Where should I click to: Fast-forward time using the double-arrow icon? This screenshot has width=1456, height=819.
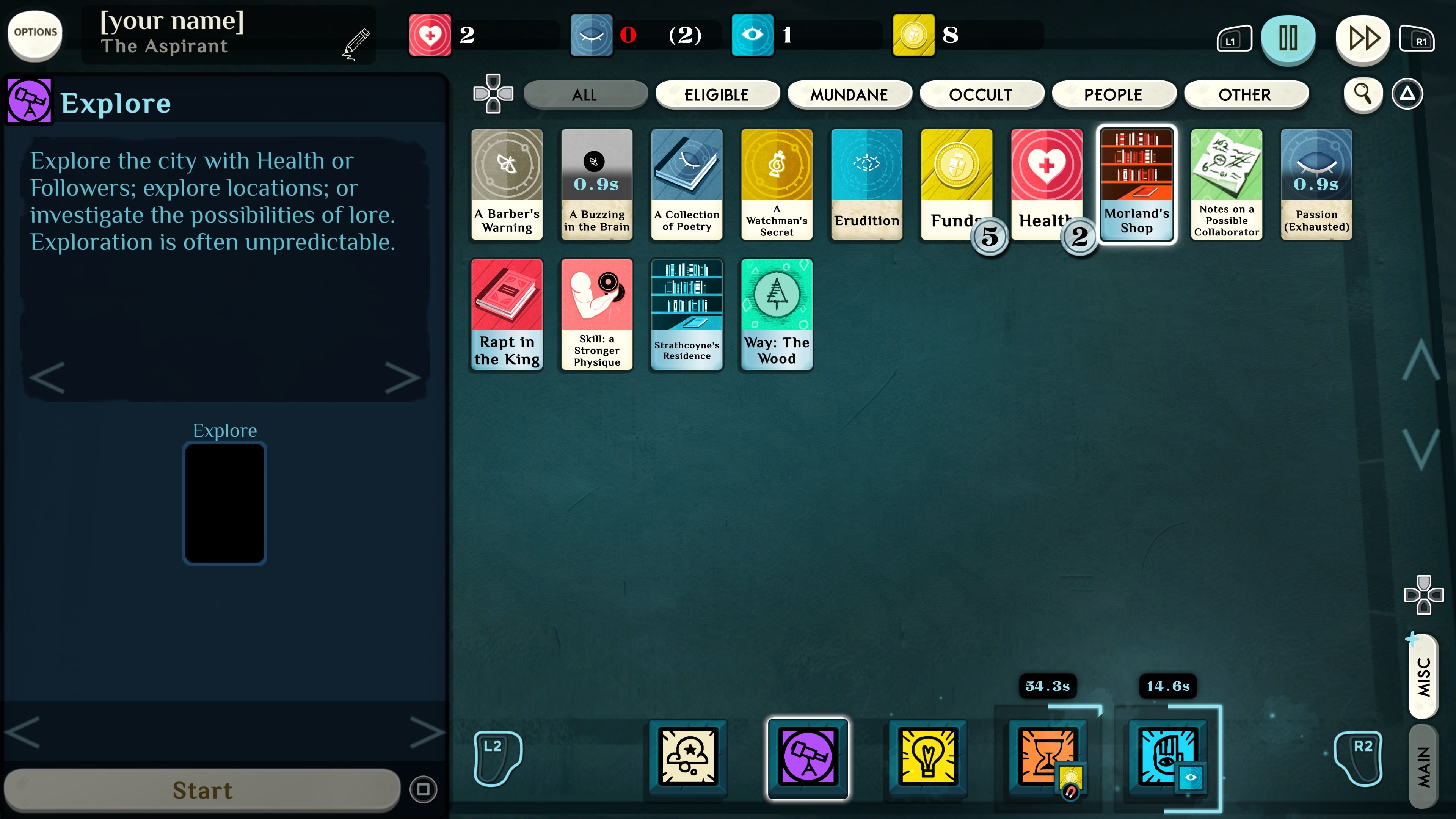[1363, 38]
